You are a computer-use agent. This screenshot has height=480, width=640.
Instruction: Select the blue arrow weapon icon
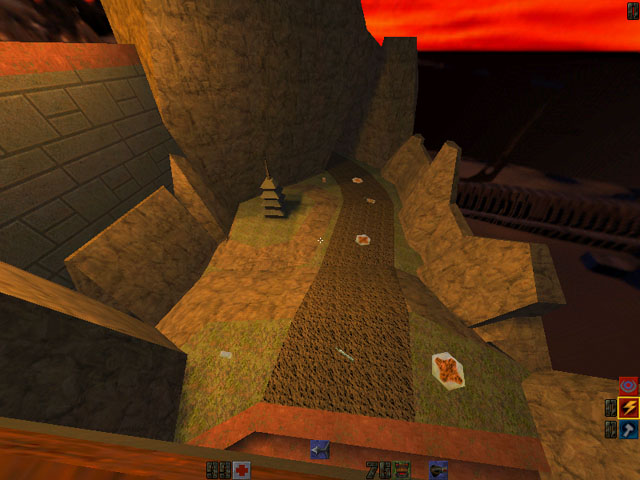tap(319, 450)
